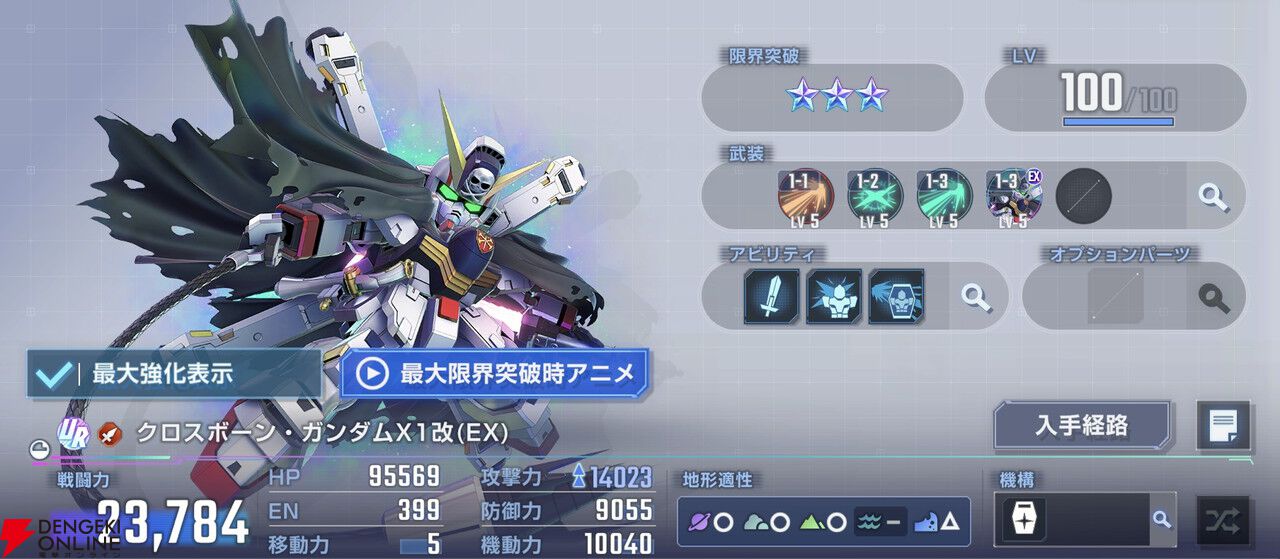Magnify the 機構 mechanism details
This screenshot has width=1280, height=559.
click(x=1161, y=520)
